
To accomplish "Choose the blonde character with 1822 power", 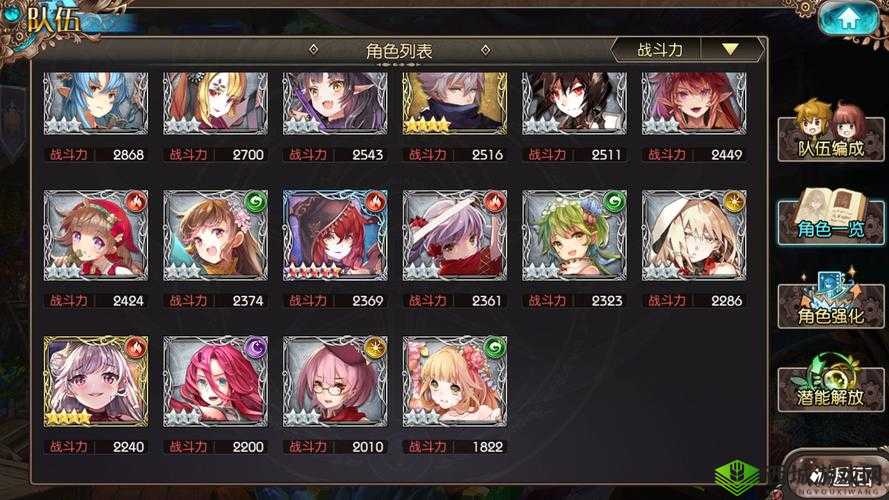I will point(455,381).
